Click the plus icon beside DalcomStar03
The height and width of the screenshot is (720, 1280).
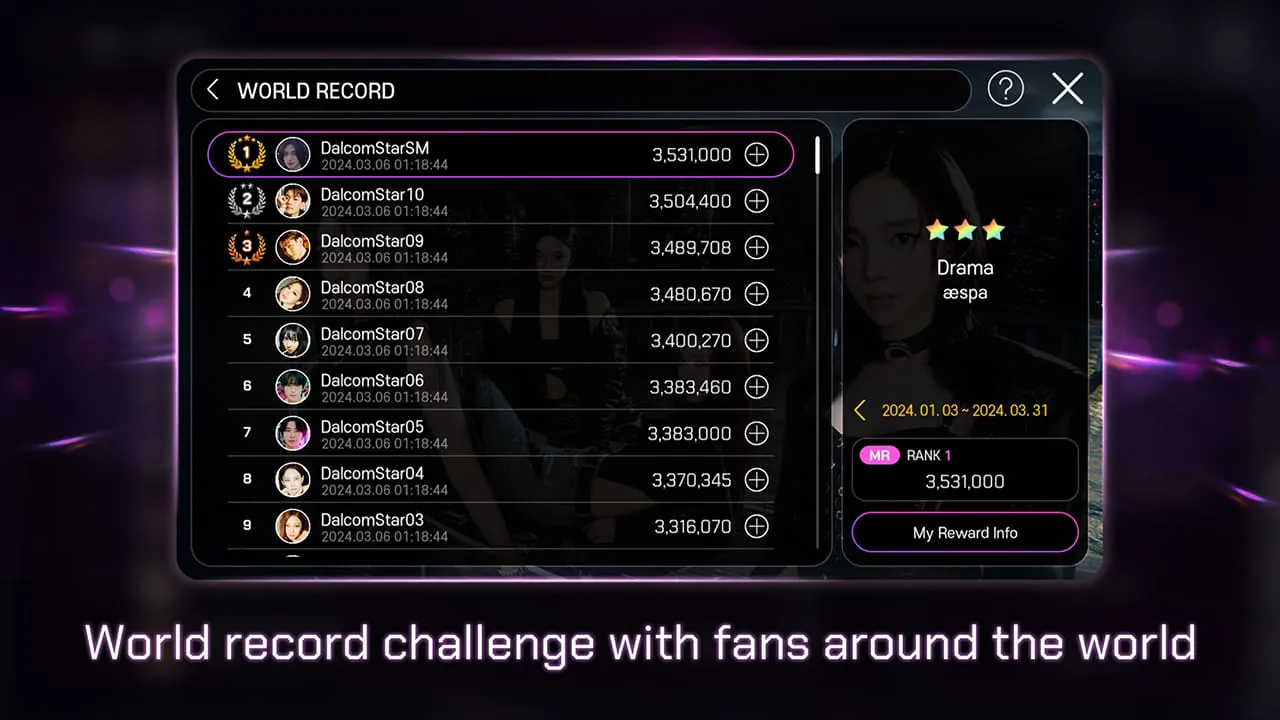tap(757, 526)
